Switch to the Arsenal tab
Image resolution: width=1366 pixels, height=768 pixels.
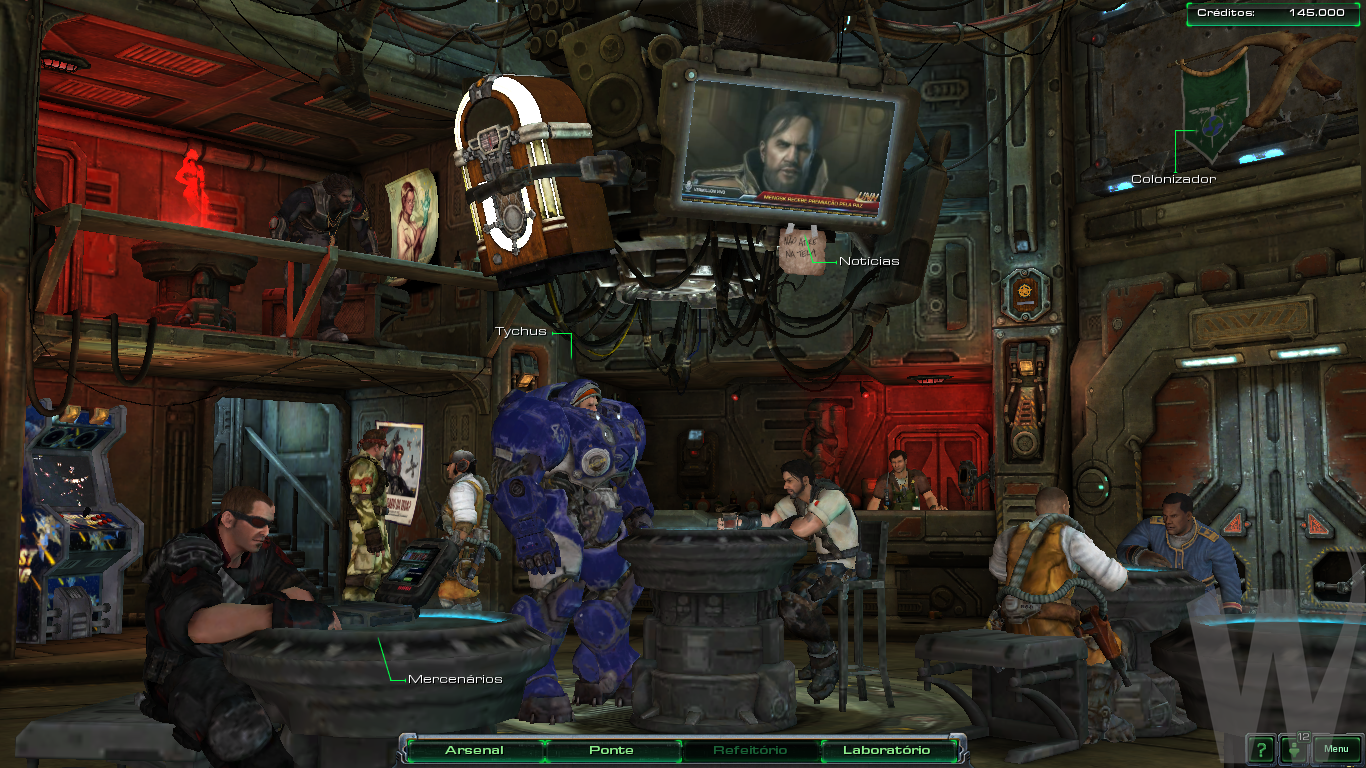coord(474,750)
